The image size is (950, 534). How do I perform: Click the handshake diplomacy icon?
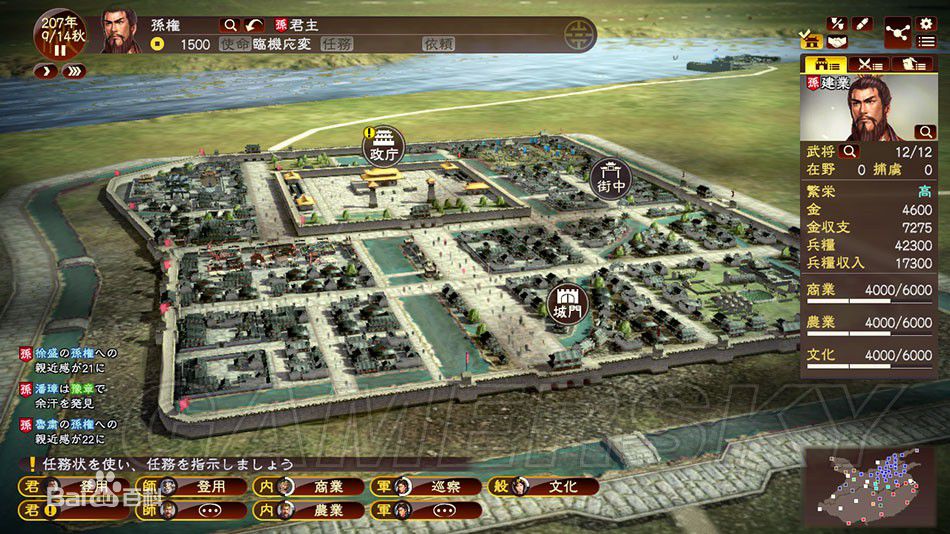[x=836, y=42]
